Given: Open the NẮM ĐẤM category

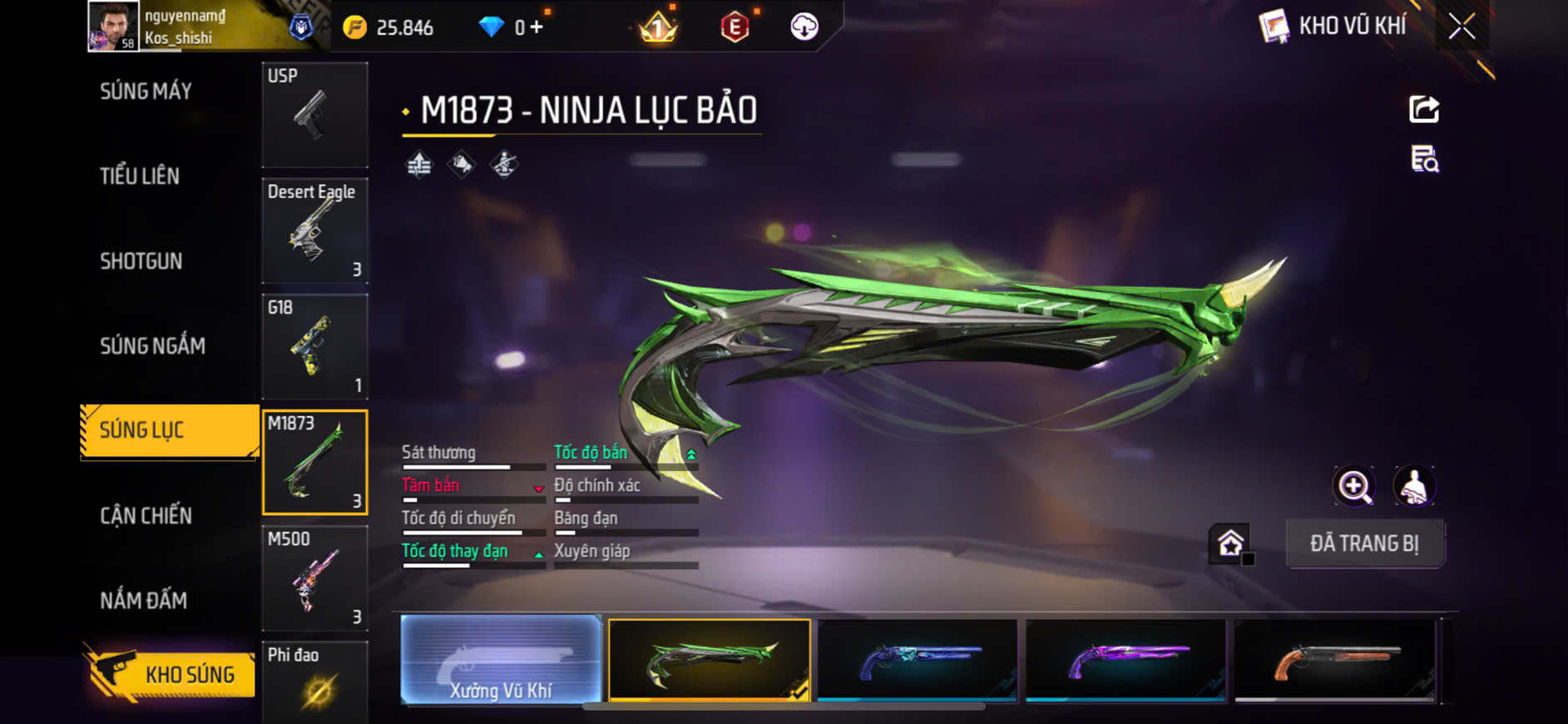Looking at the screenshot, I should click(144, 600).
